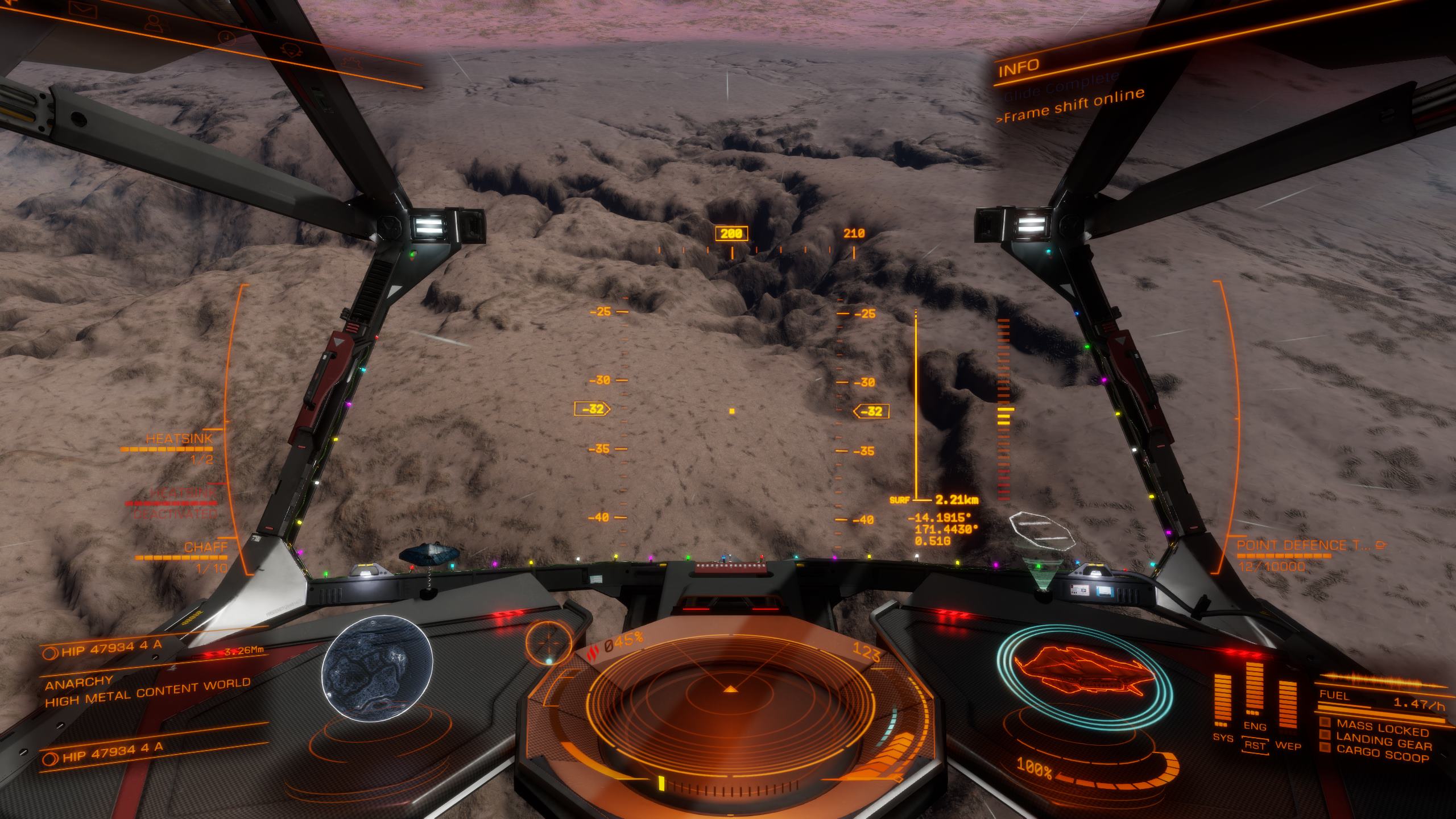Click the RST power reset button

(x=1254, y=746)
